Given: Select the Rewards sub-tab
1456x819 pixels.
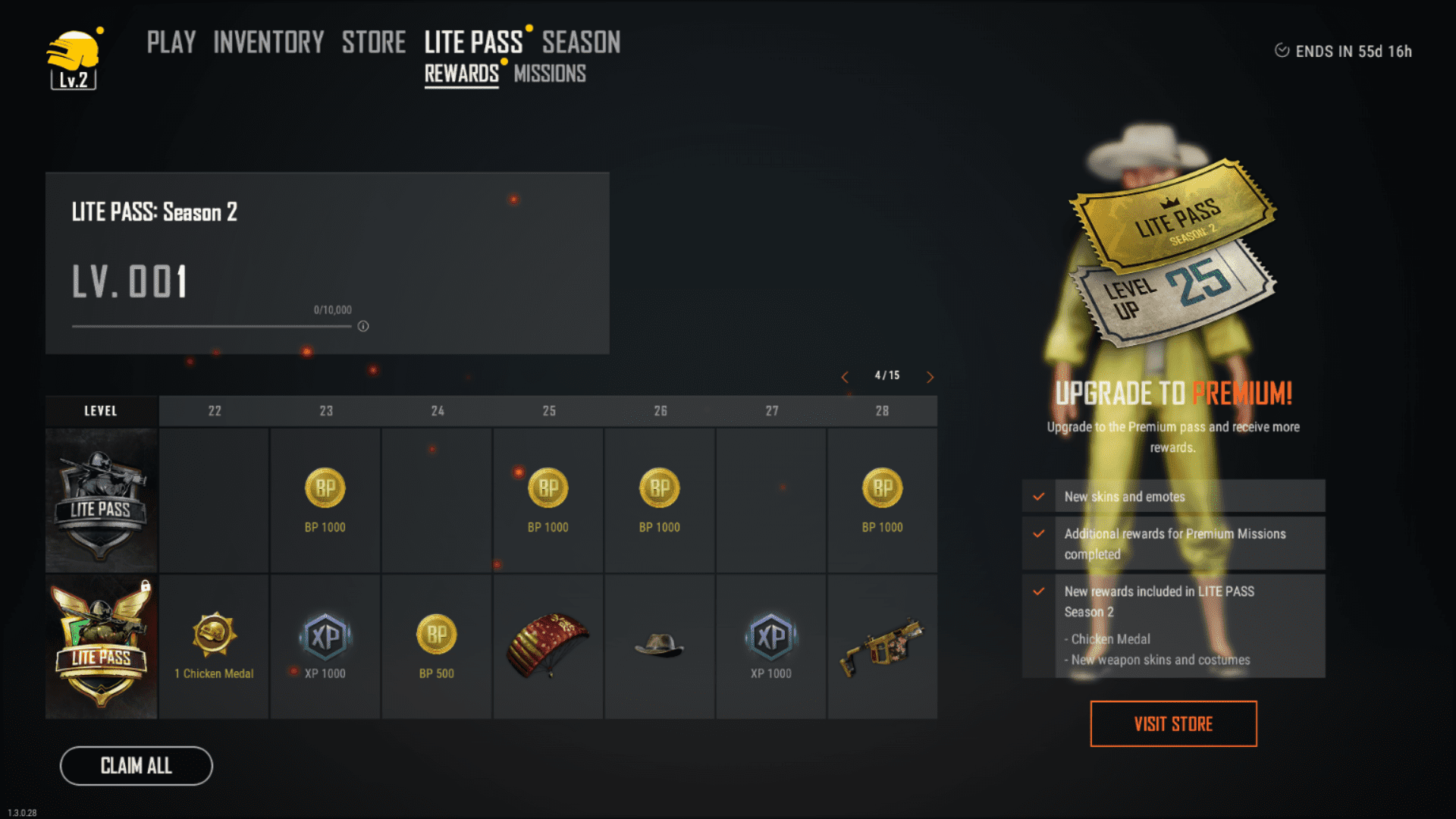Looking at the screenshot, I should tap(461, 74).
